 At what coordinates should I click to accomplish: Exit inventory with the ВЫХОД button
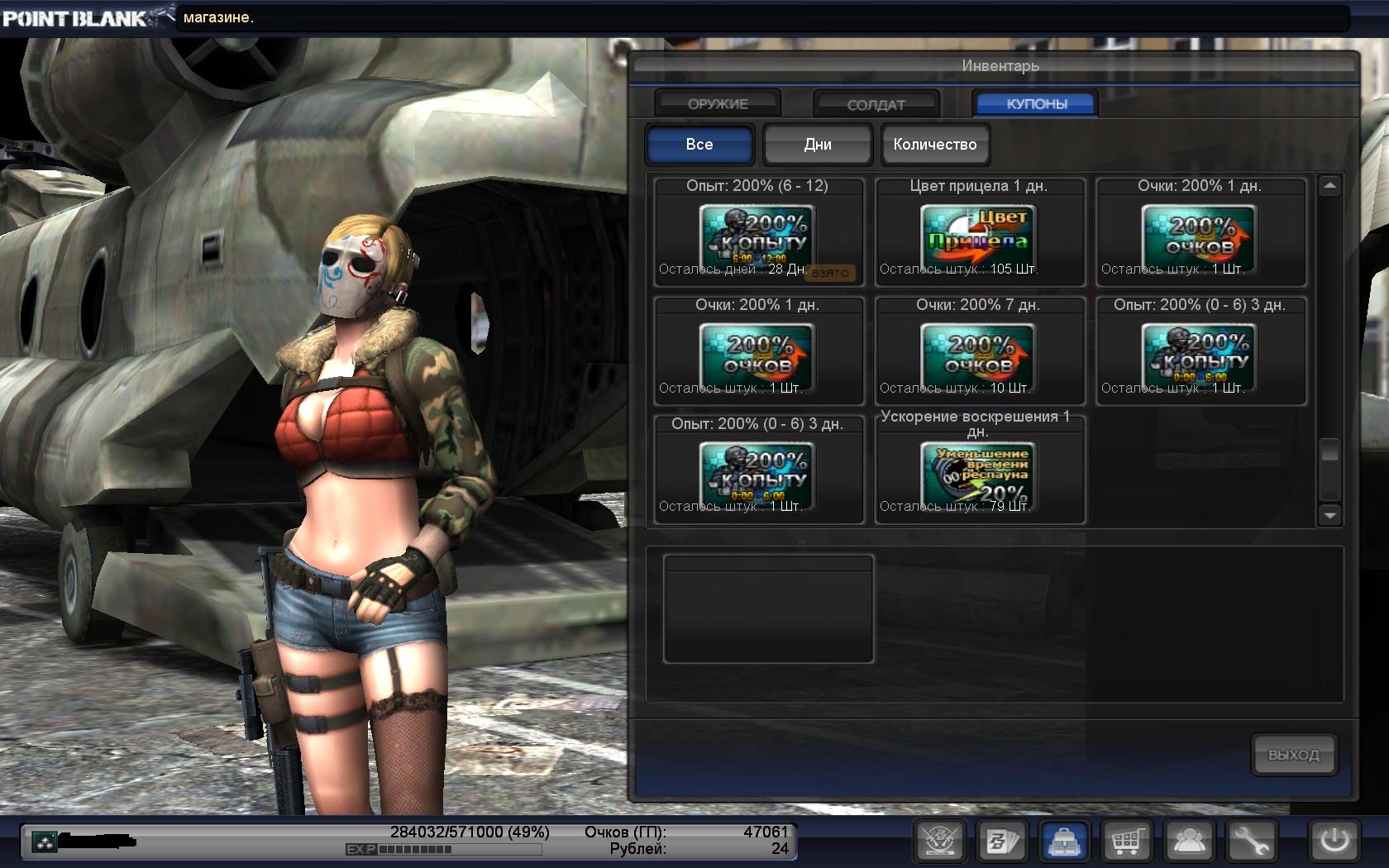point(1293,755)
